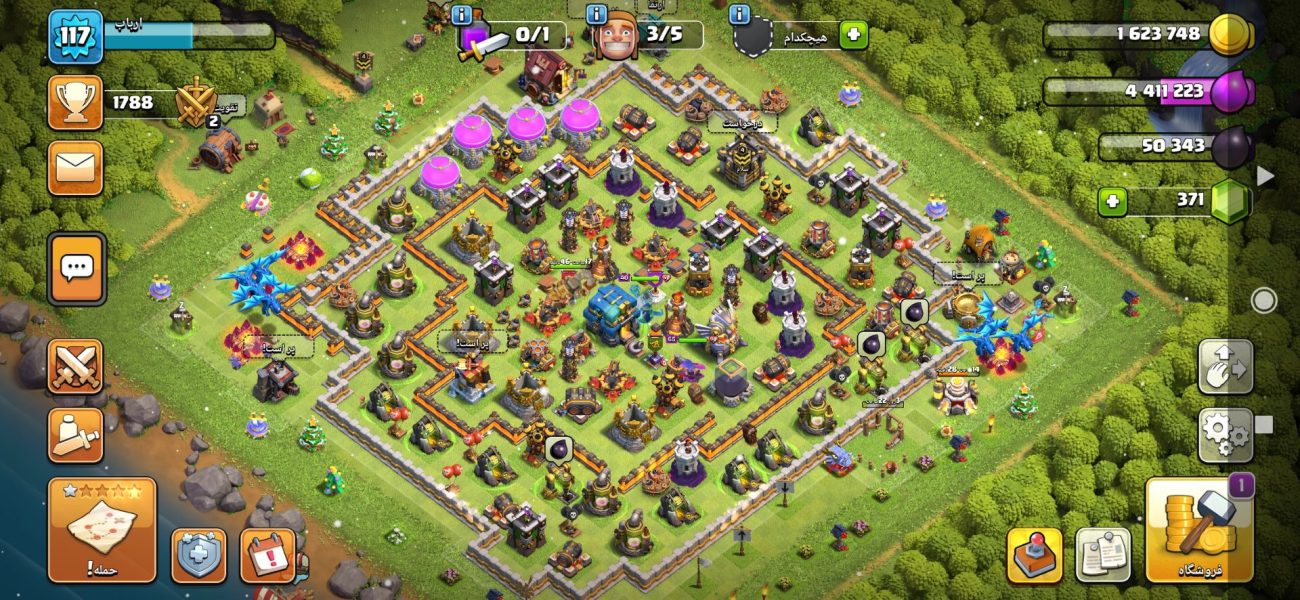1300x600 pixels.
Task: Open the joystick games button
Action: [1034, 554]
